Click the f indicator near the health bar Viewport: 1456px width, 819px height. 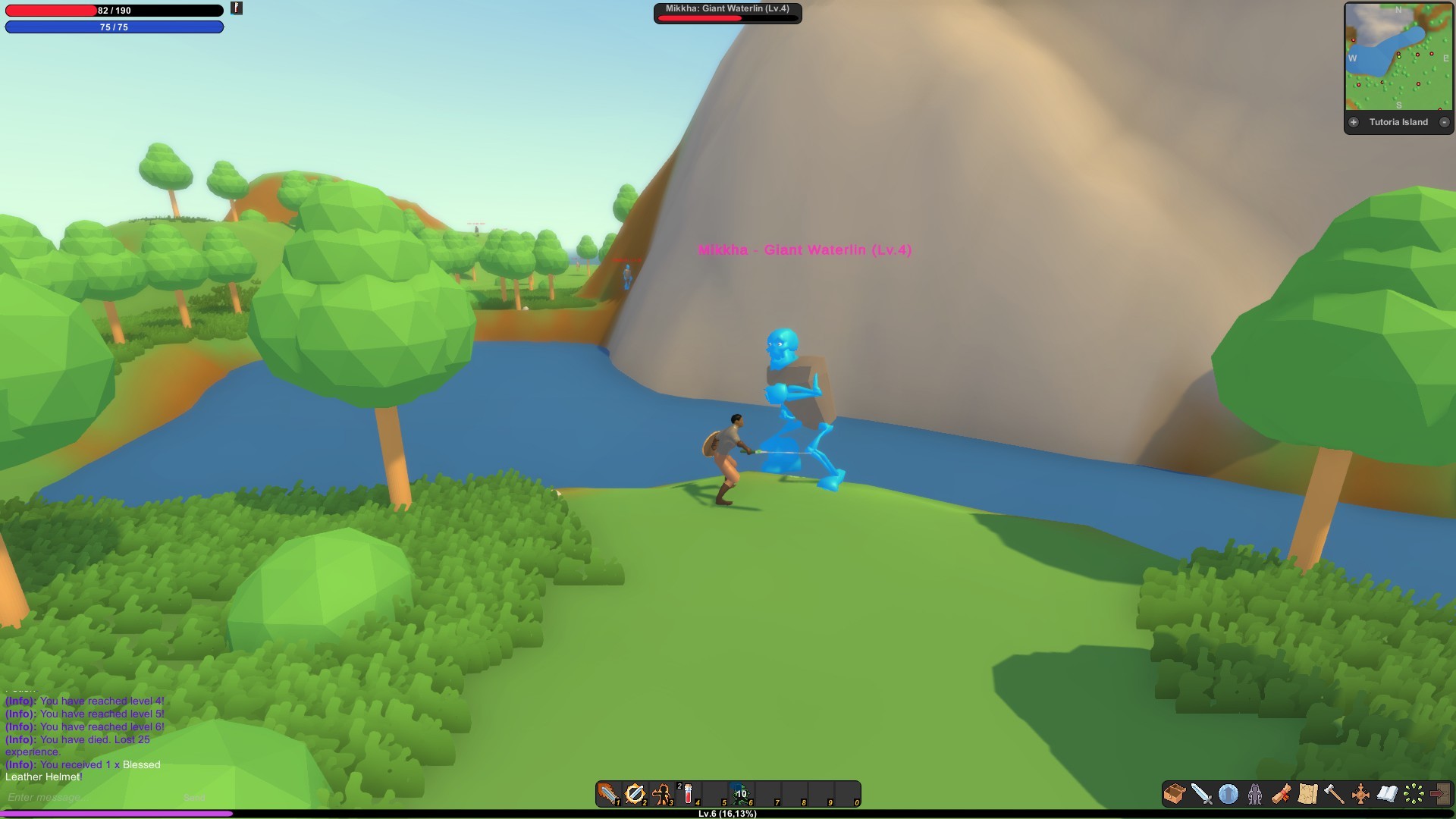pos(236,8)
